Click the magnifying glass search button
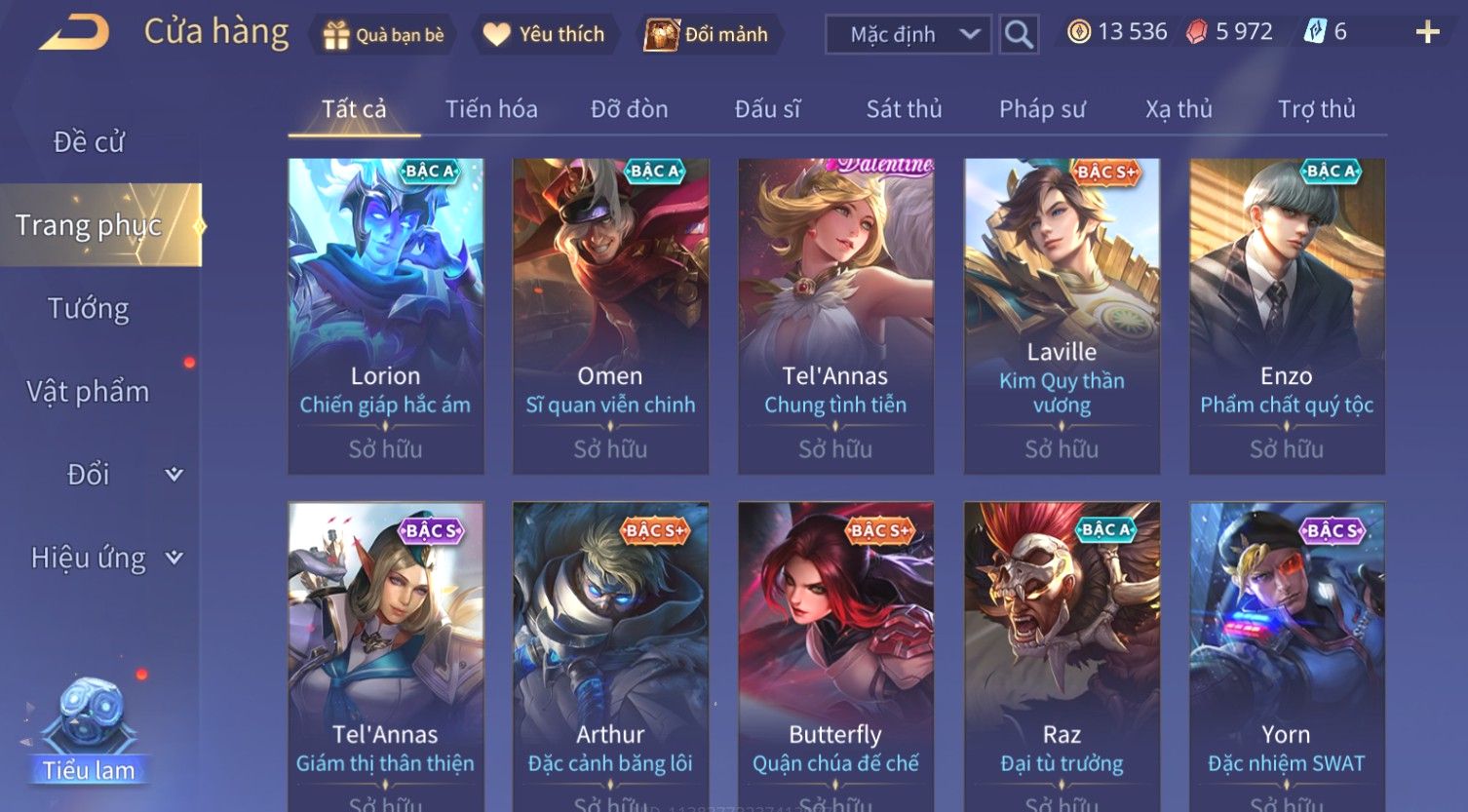 click(x=1019, y=35)
